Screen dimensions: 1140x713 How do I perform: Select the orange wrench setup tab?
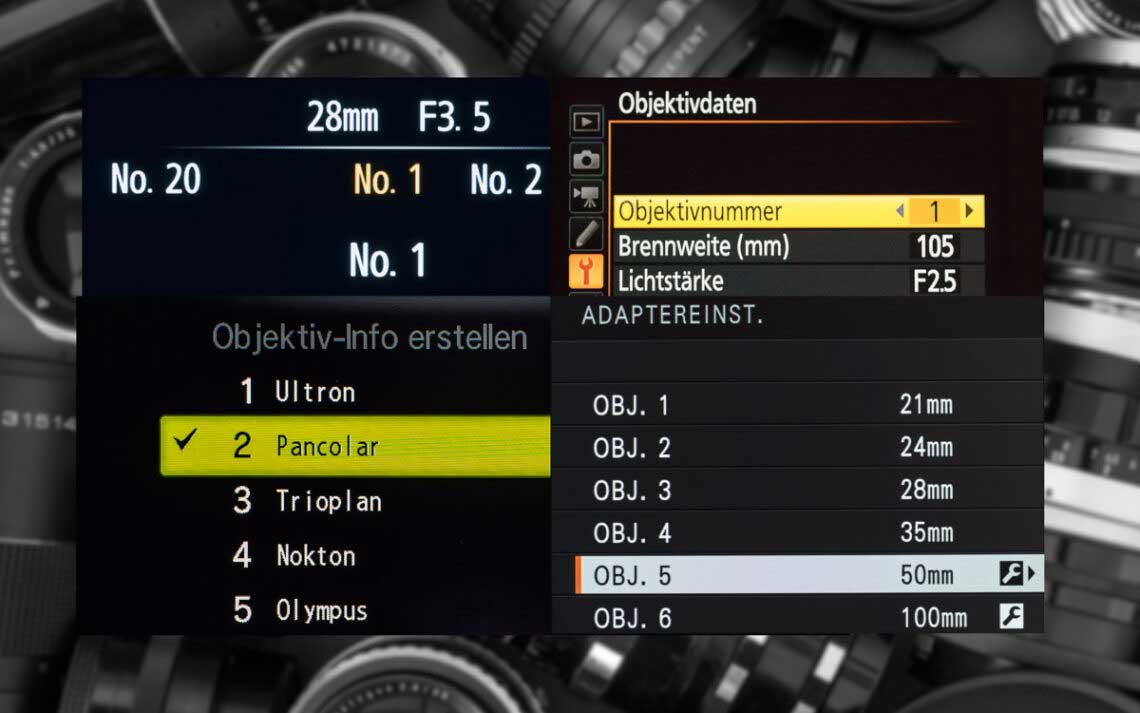point(586,270)
